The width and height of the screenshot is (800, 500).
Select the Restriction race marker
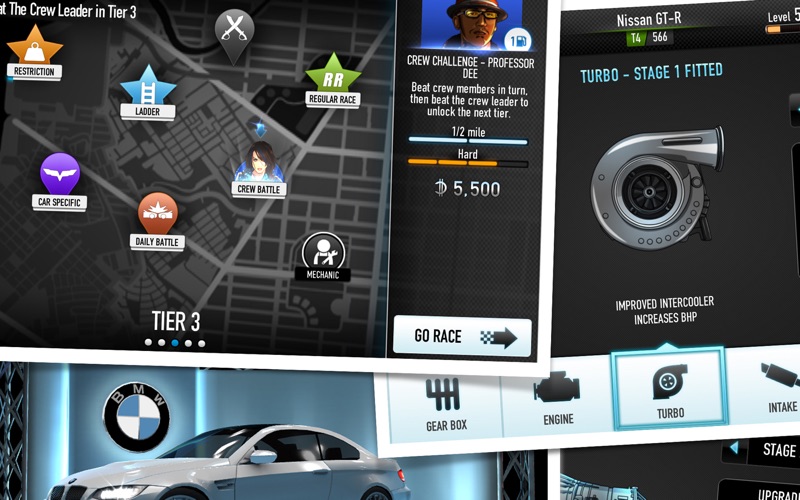(35, 52)
